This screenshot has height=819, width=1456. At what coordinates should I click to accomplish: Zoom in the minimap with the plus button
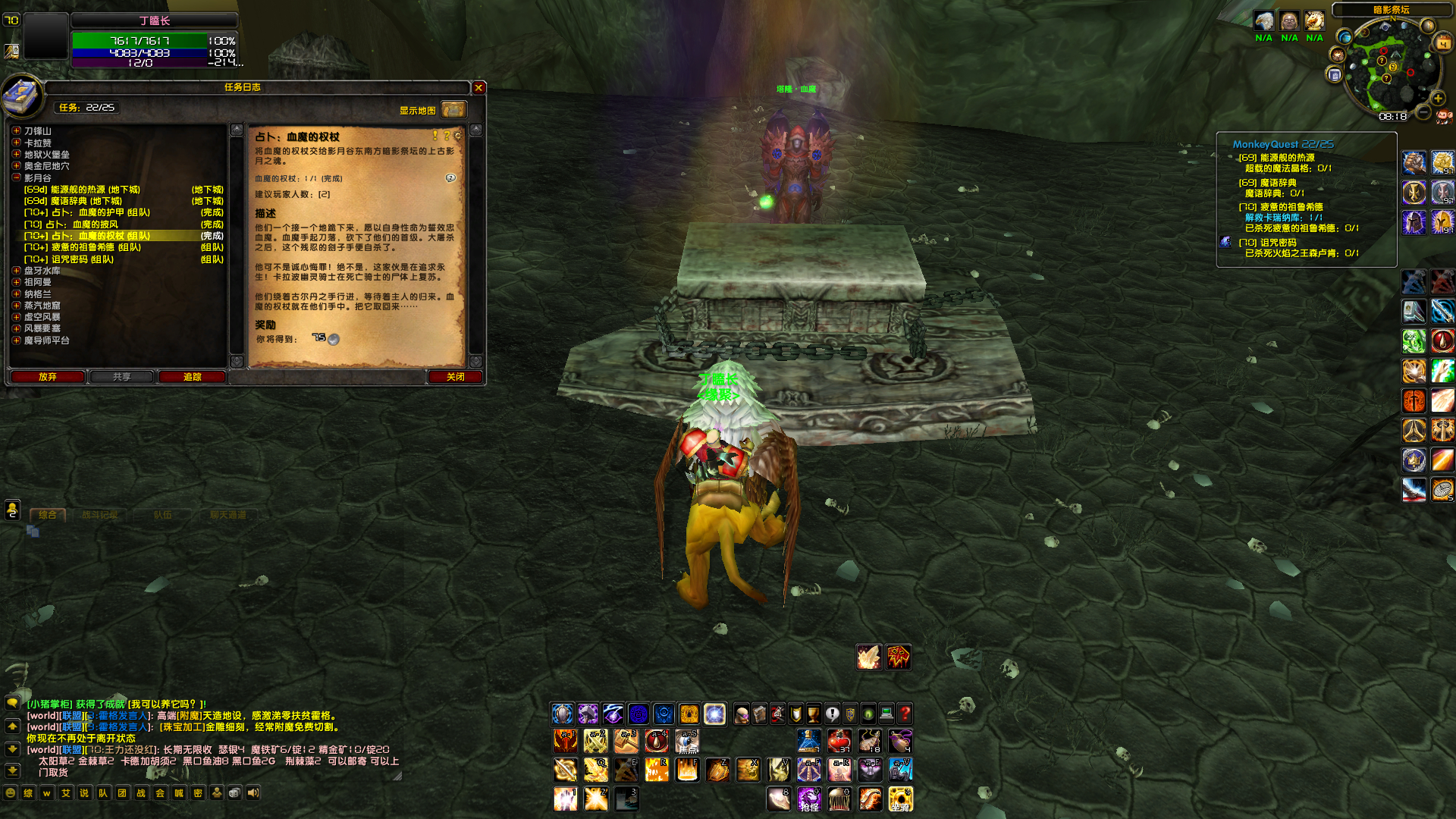tap(1438, 99)
